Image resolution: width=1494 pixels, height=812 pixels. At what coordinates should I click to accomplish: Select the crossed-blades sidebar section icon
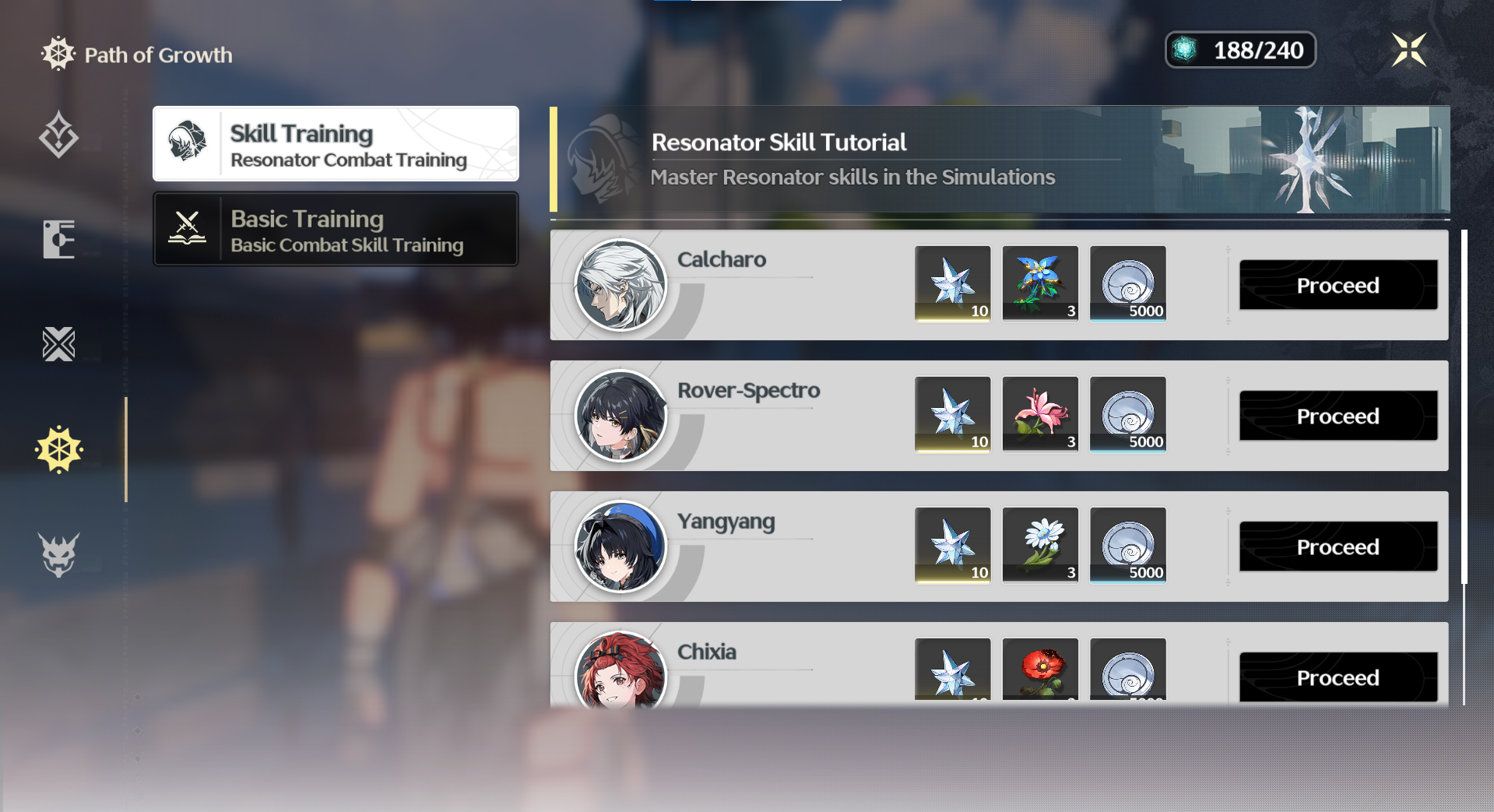coord(58,343)
